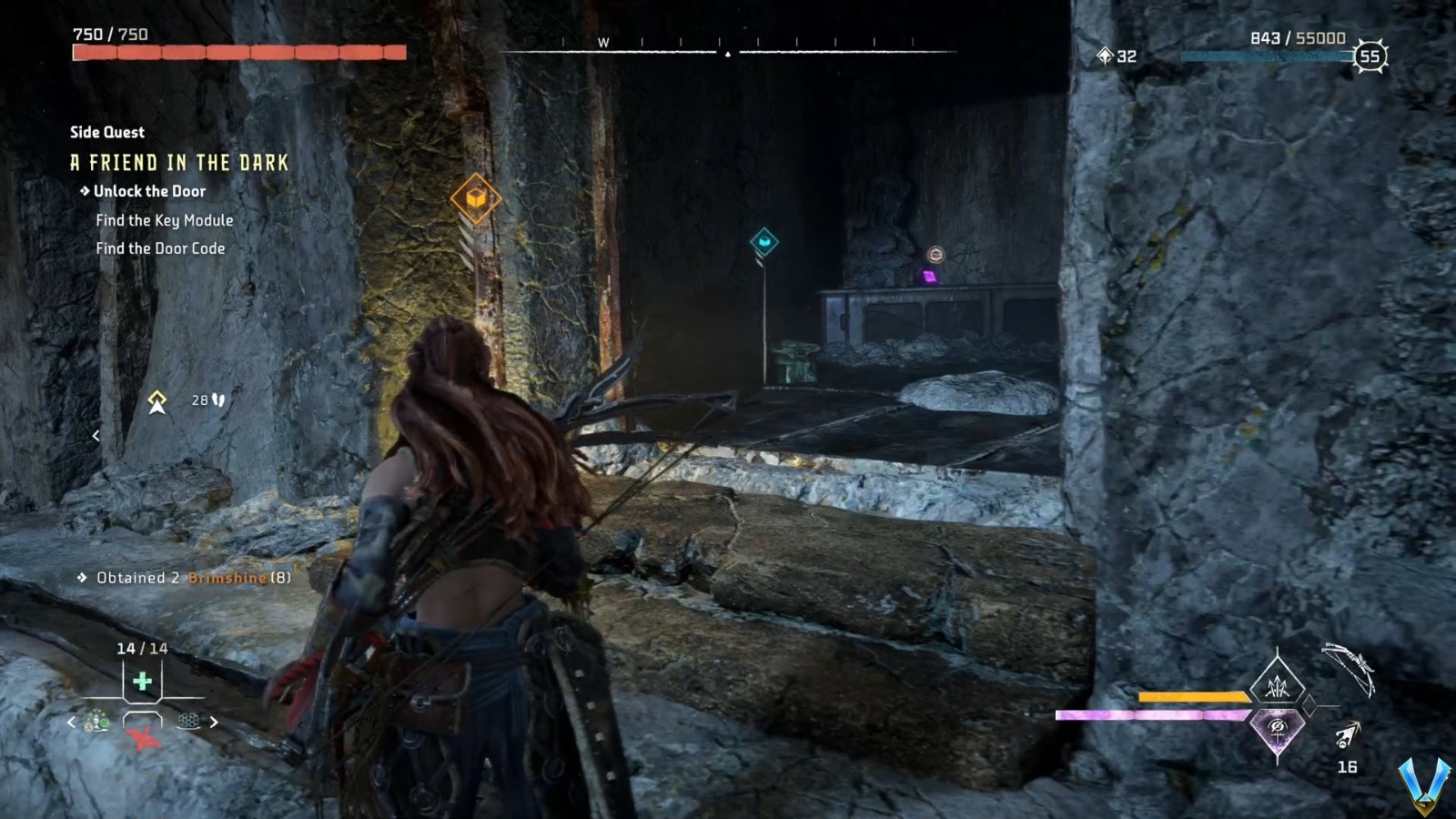Open the purple Valor Surge diamond icon
1456x819 pixels.
[1278, 729]
